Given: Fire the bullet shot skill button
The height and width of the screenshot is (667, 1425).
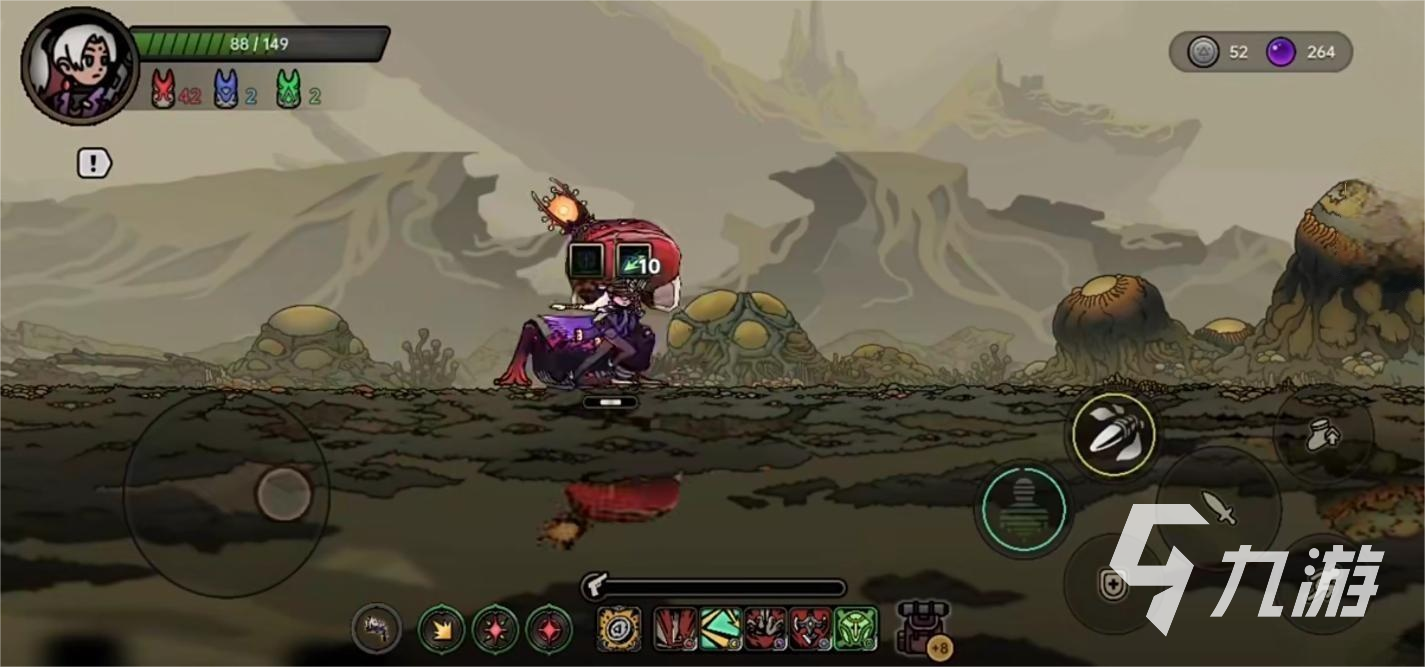Looking at the screenshot, I should click(x=1113, y=433).
